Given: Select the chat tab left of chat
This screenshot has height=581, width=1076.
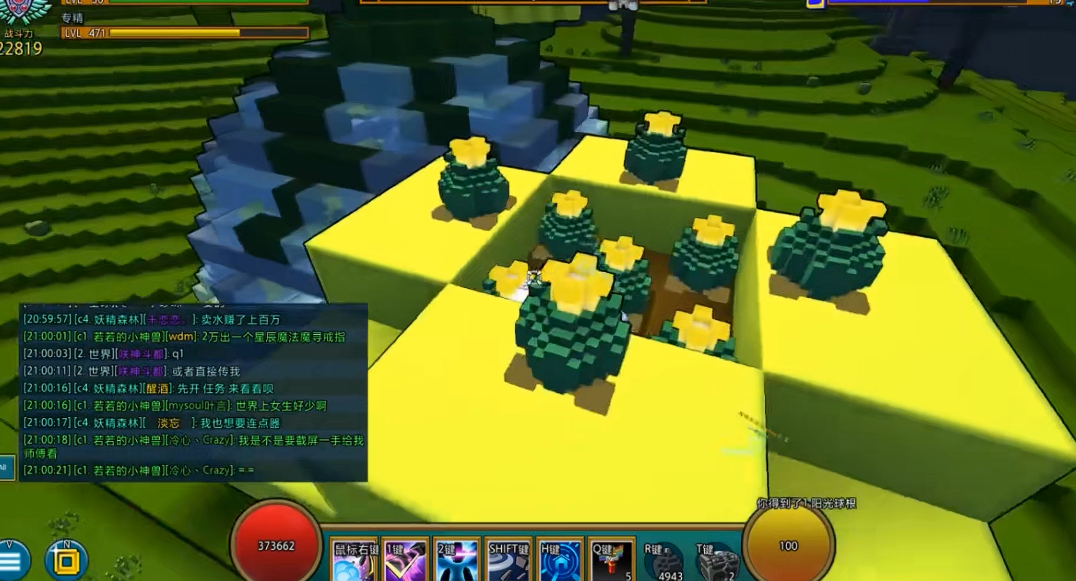Looking at the screenshot, I should coord(6,465).
